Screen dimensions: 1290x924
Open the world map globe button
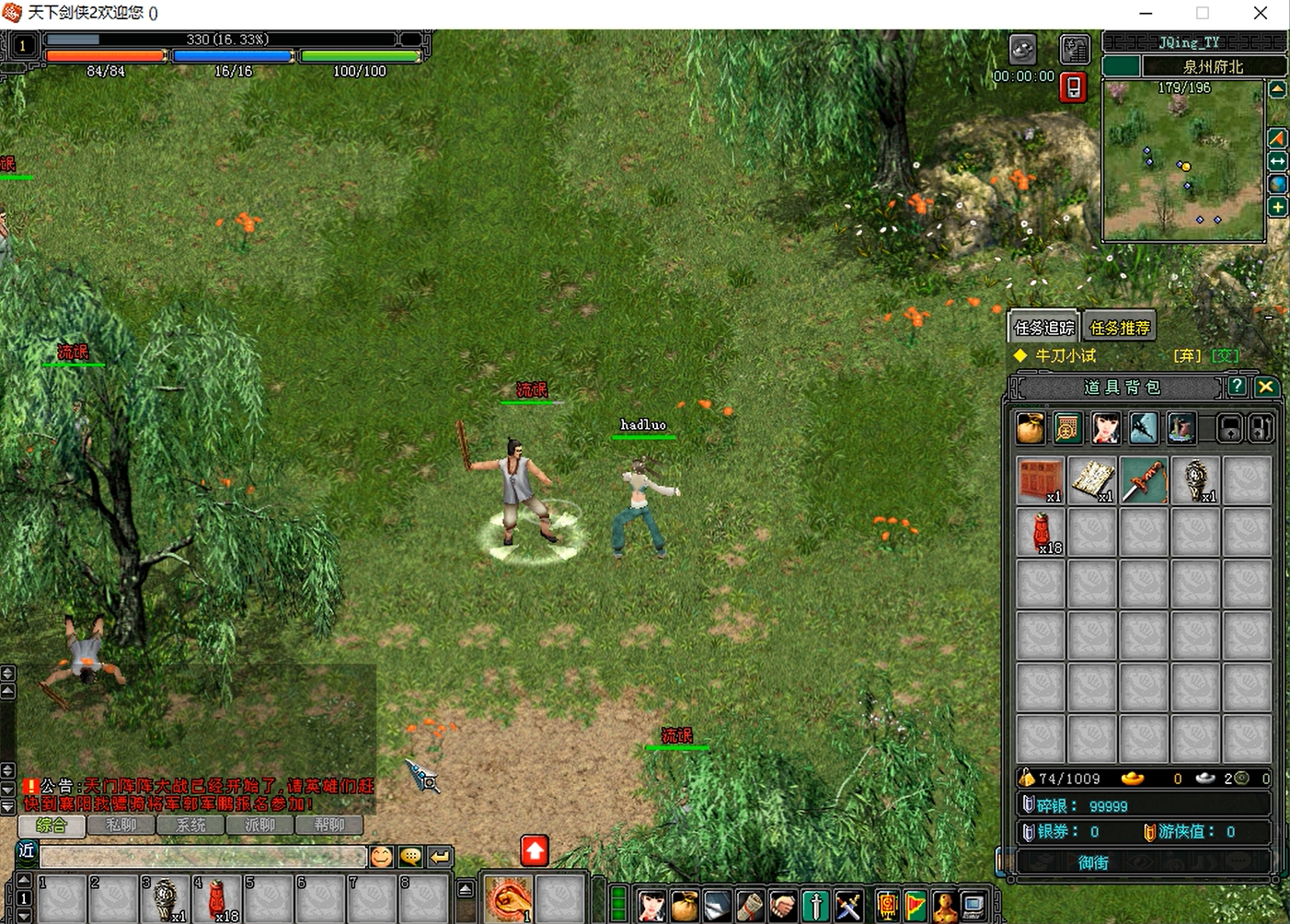[1278, 184]
